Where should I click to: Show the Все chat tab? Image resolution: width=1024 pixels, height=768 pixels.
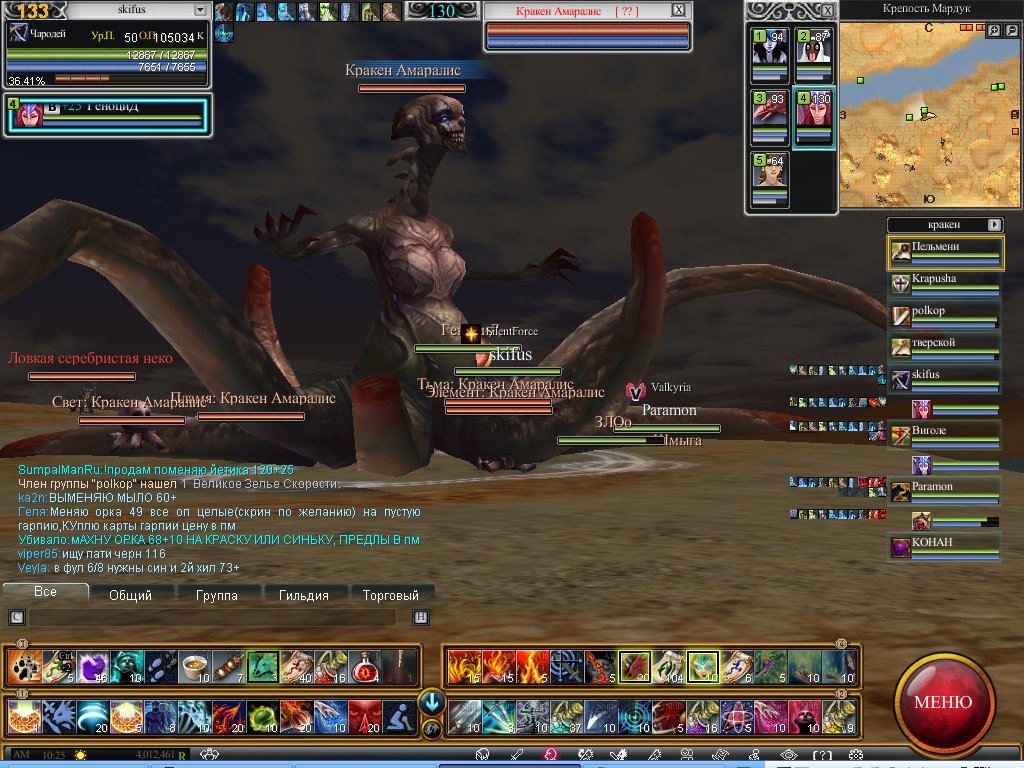tap(45, 592)
